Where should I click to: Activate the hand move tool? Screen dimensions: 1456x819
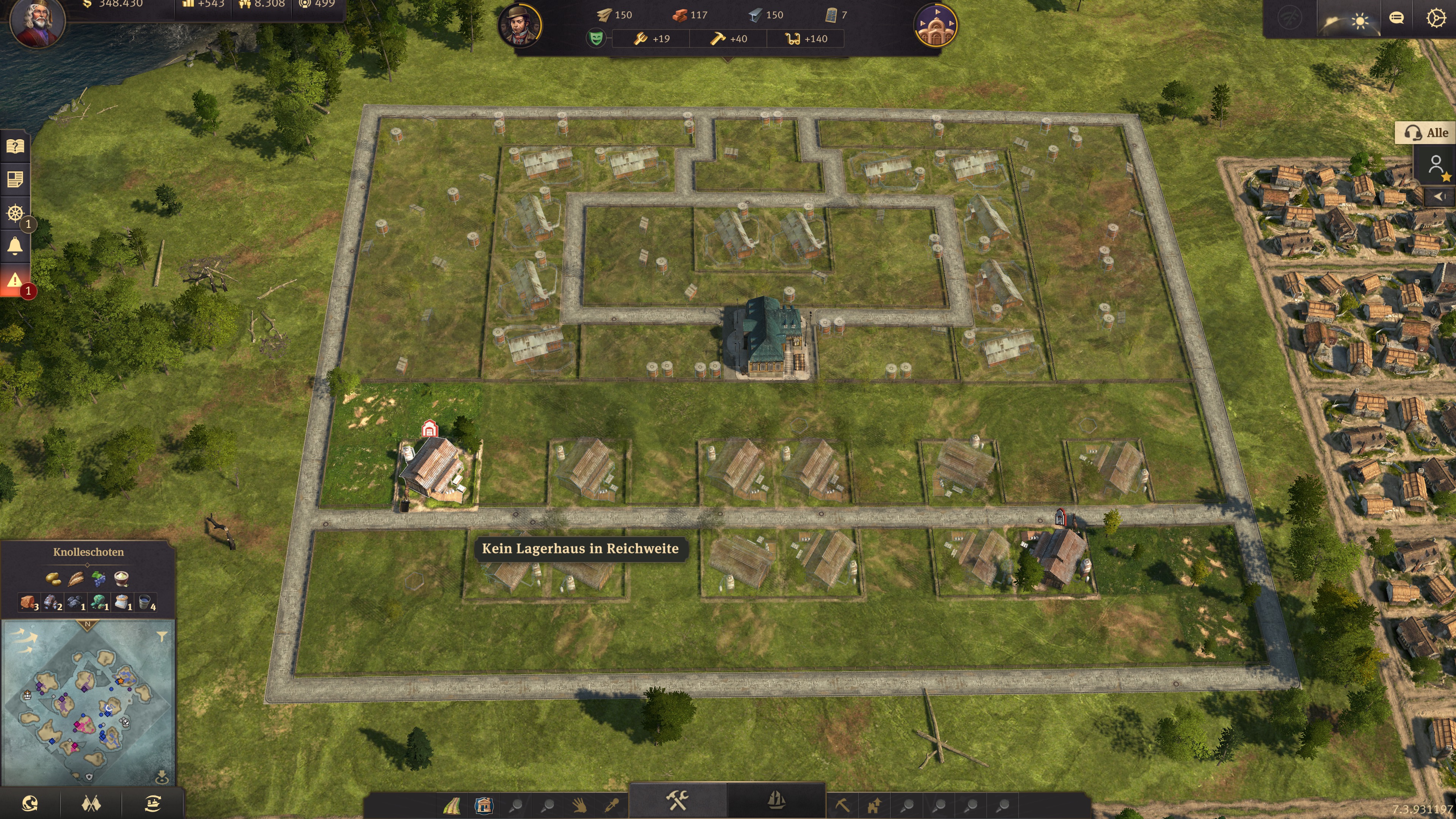[x=579, y=805]
